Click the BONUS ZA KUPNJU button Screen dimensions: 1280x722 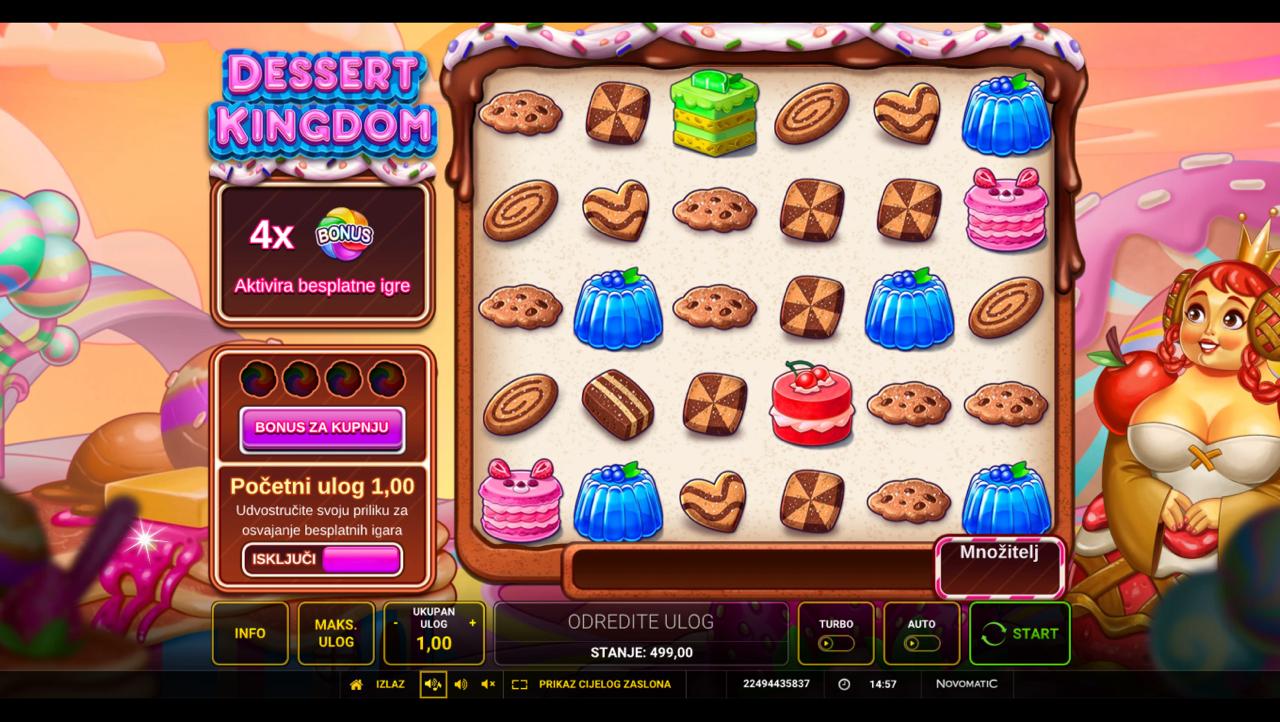coord(322,428)
